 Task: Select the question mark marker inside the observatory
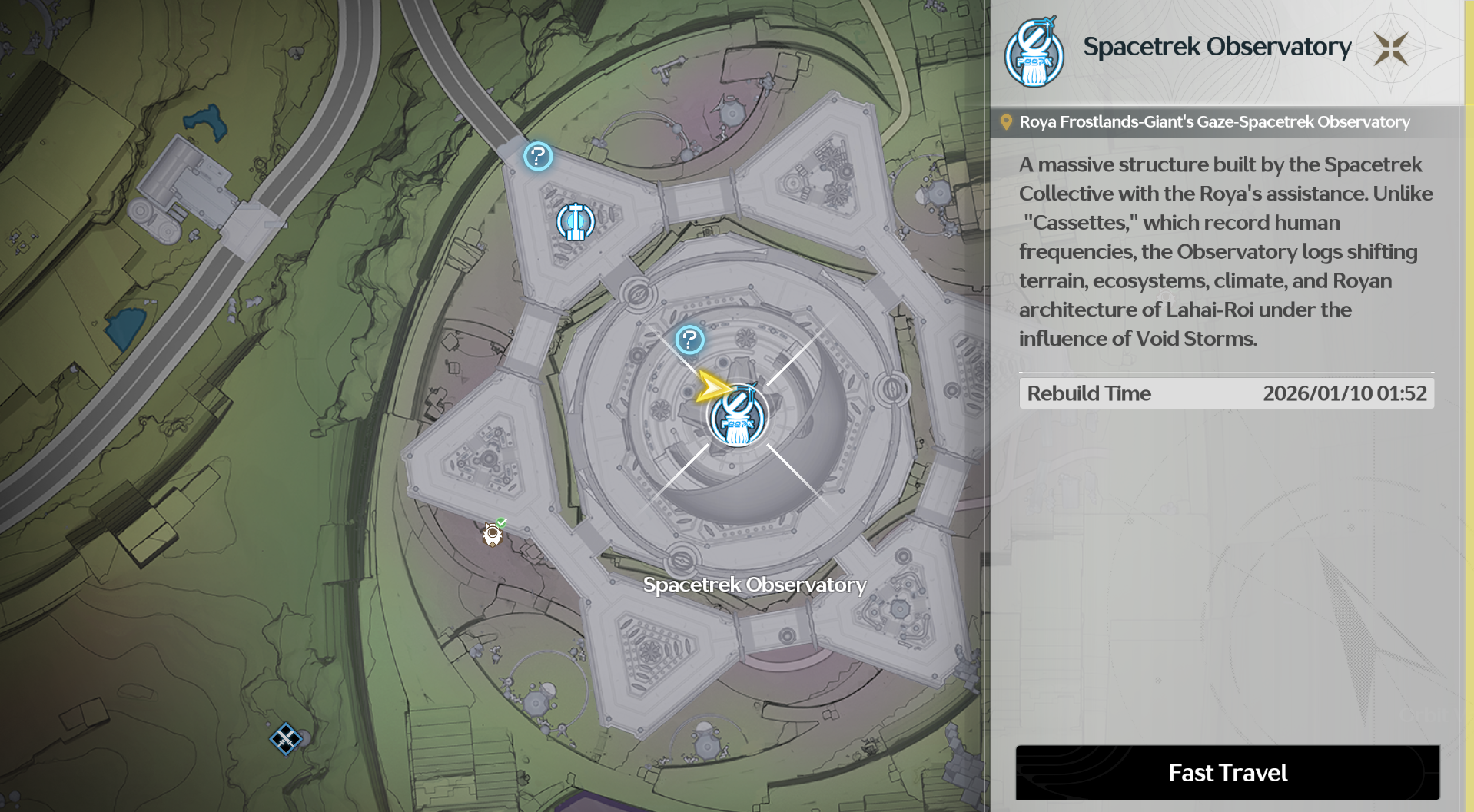(689, 340)
